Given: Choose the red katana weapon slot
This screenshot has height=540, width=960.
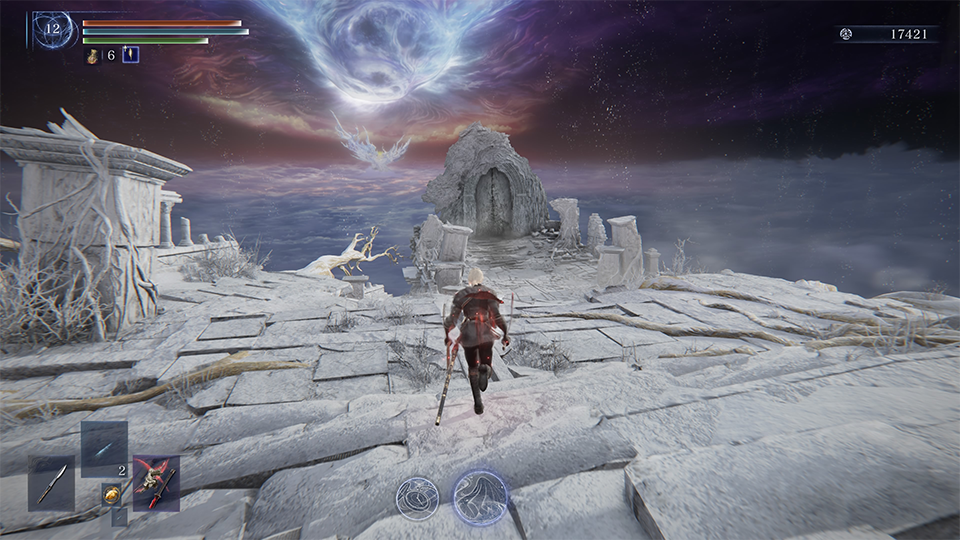Looking at the screenshot, I should click(x=156, y=483).
